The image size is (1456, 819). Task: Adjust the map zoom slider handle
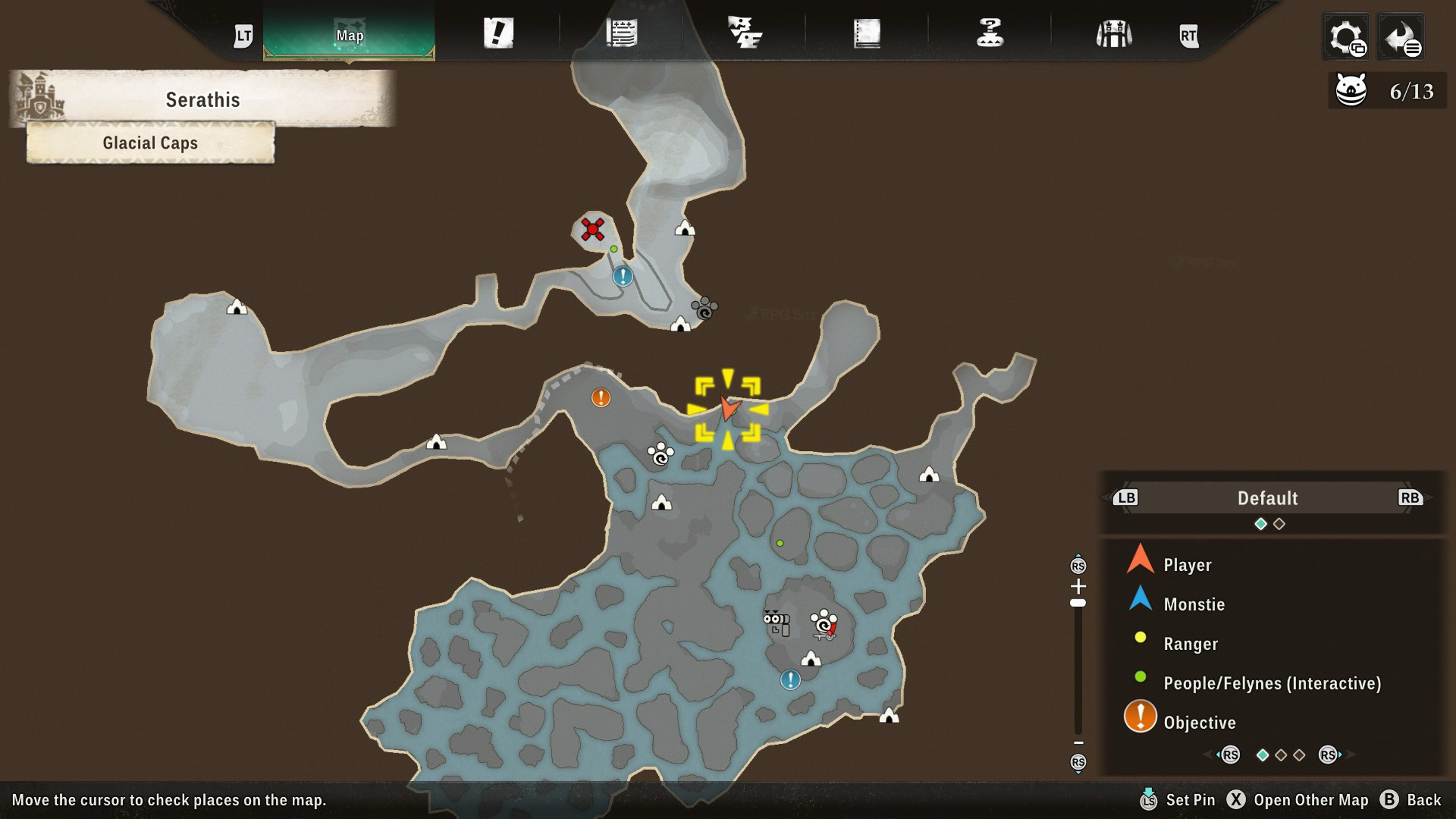(x=1078, y=603)
